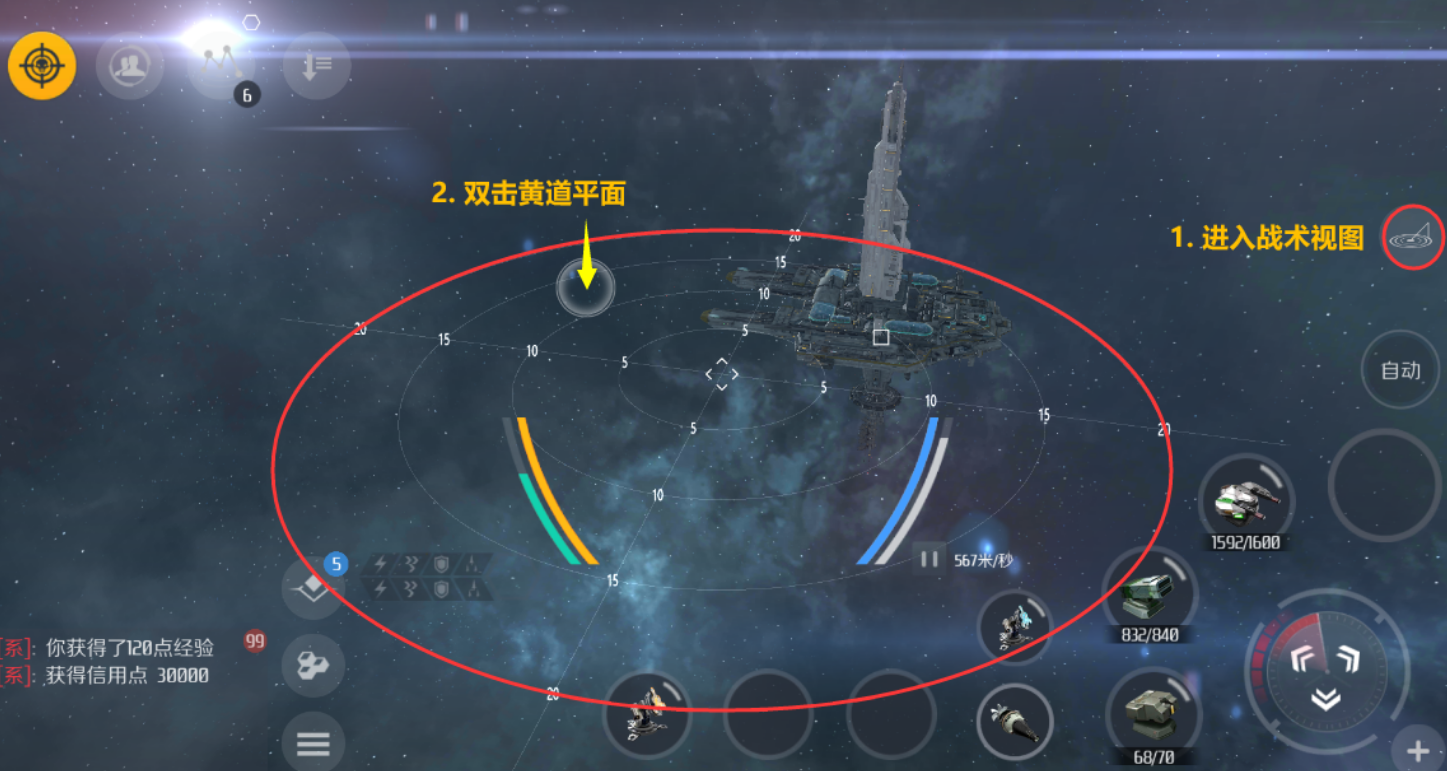Select the orange targeting crosshair icon top-left
This screenshot has width=1447, height=771.
(x=42, y=64)
